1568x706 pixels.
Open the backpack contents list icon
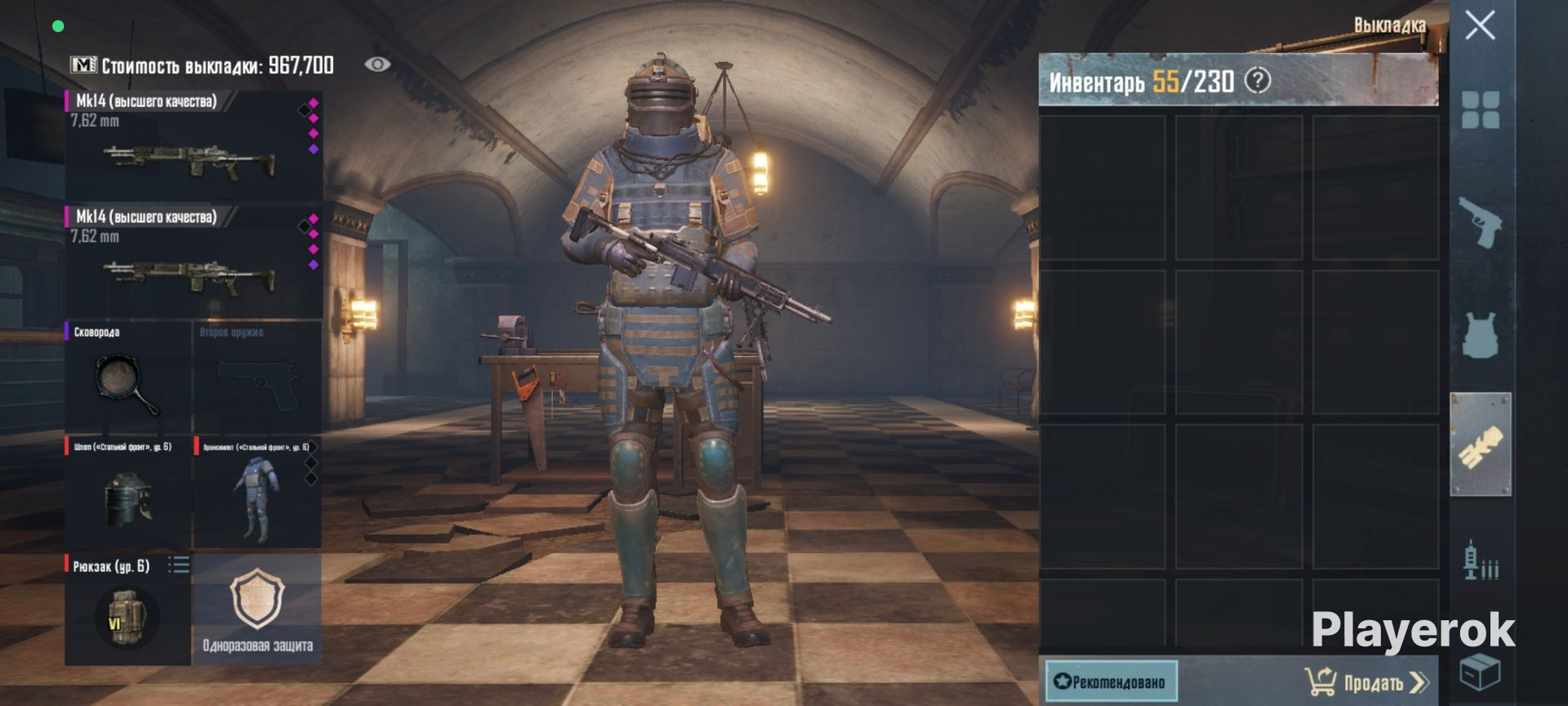click(179, 565)
